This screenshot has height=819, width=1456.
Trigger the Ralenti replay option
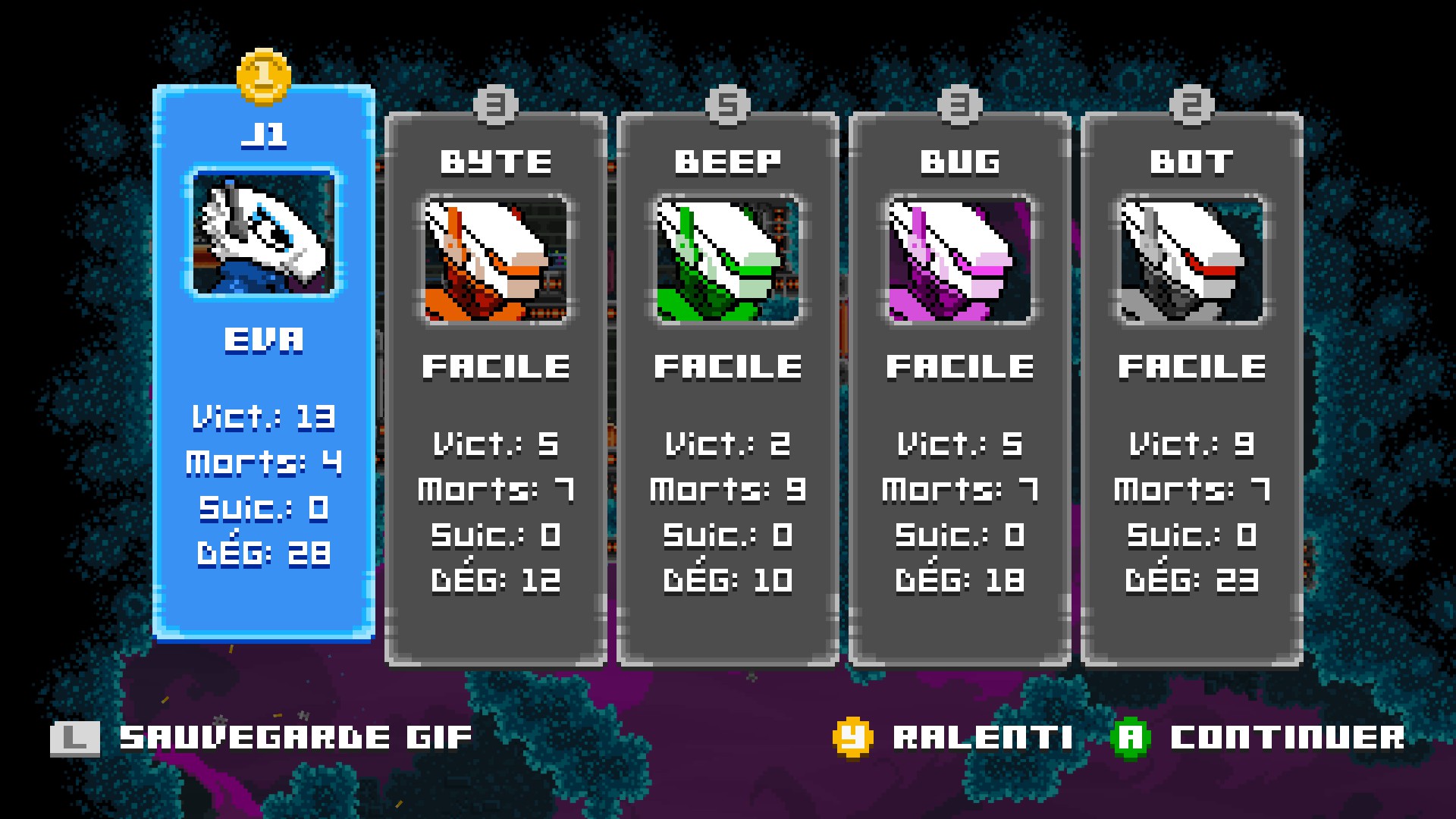[x=982, y=735]
